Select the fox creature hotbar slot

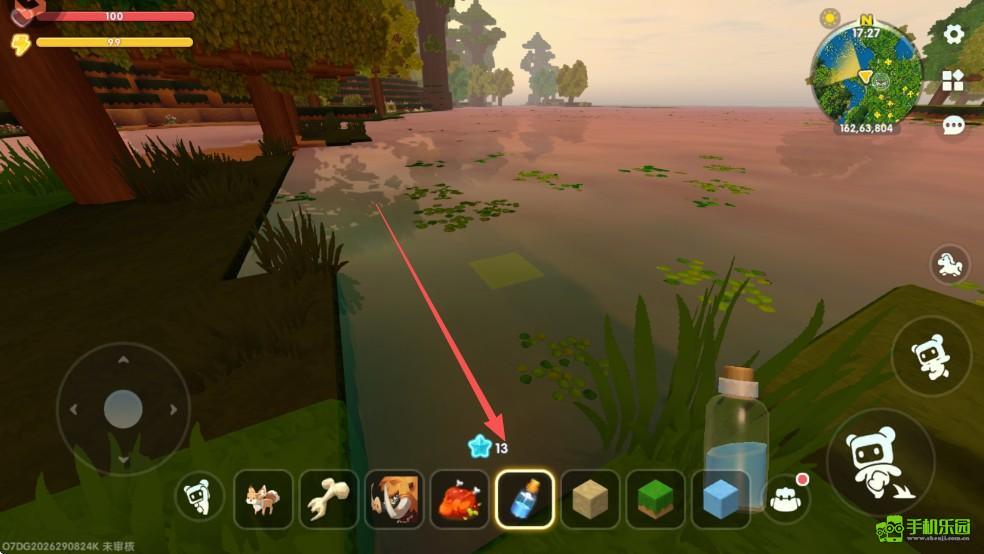[x=263, y=498]
